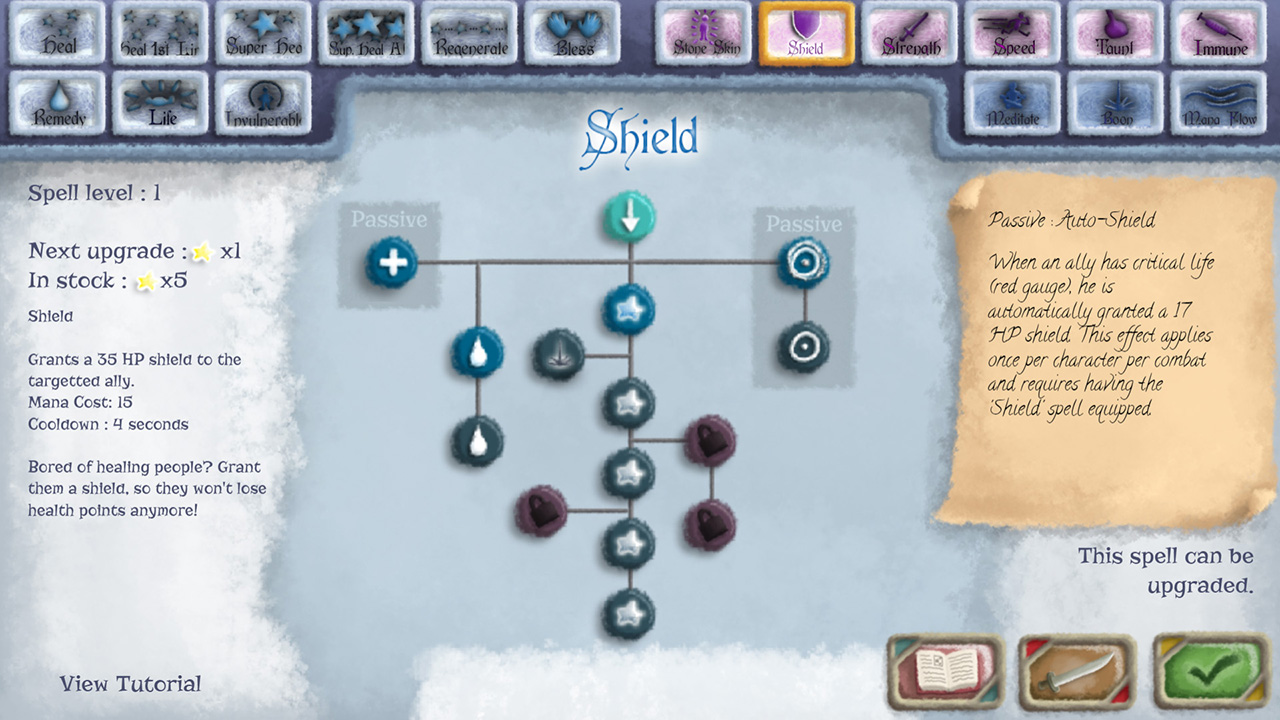The image size is (1280, 720).
Task: Select the teal downward arrow node atop the skill tree
Action: click(x=628, y=215)
